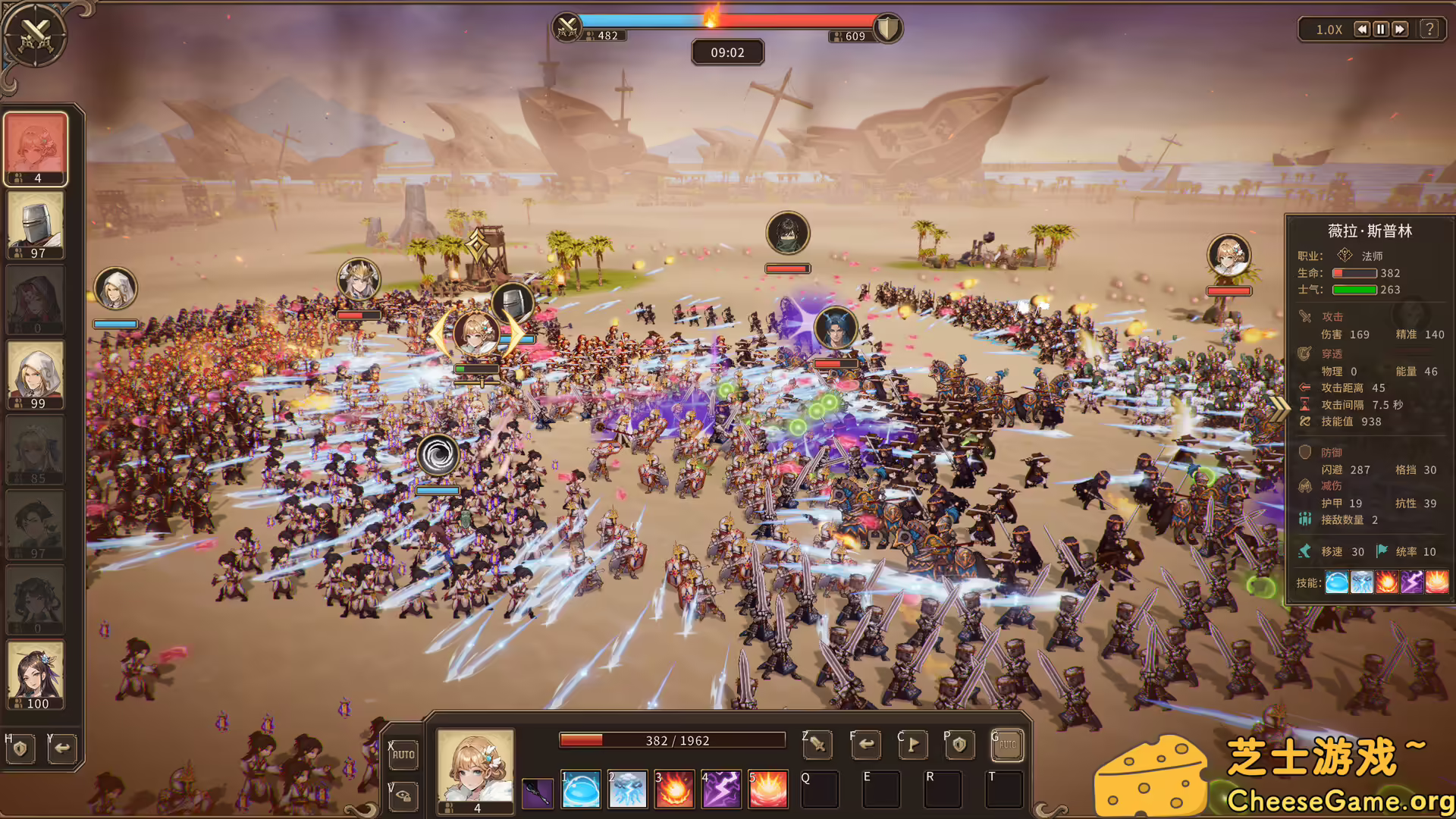Trigger the purple lightning bolt skill
Image resolution: width=1456 pixels, height=819 pixels.
point(721,789)
